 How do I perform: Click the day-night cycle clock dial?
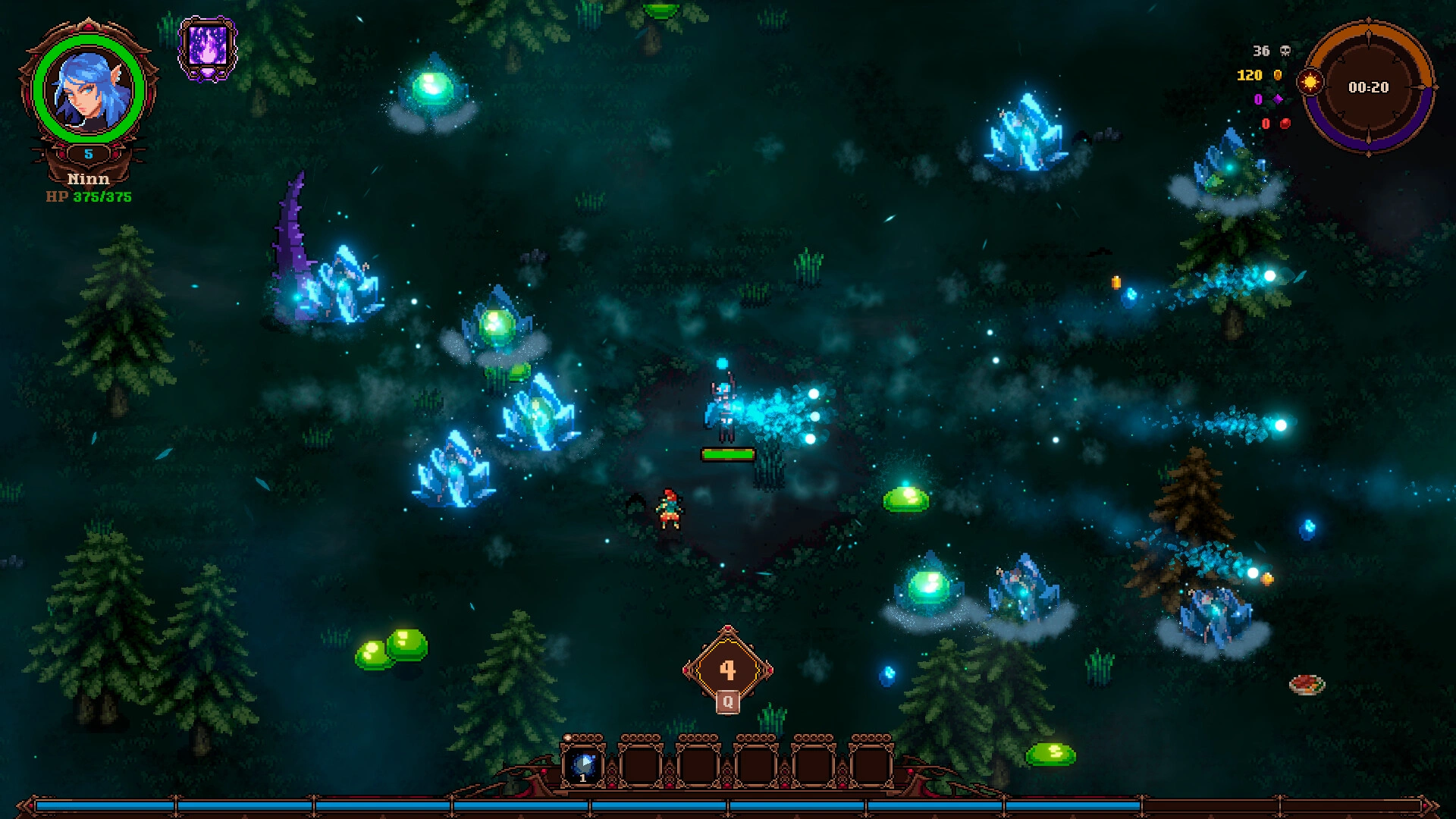tap(1368, 87)
